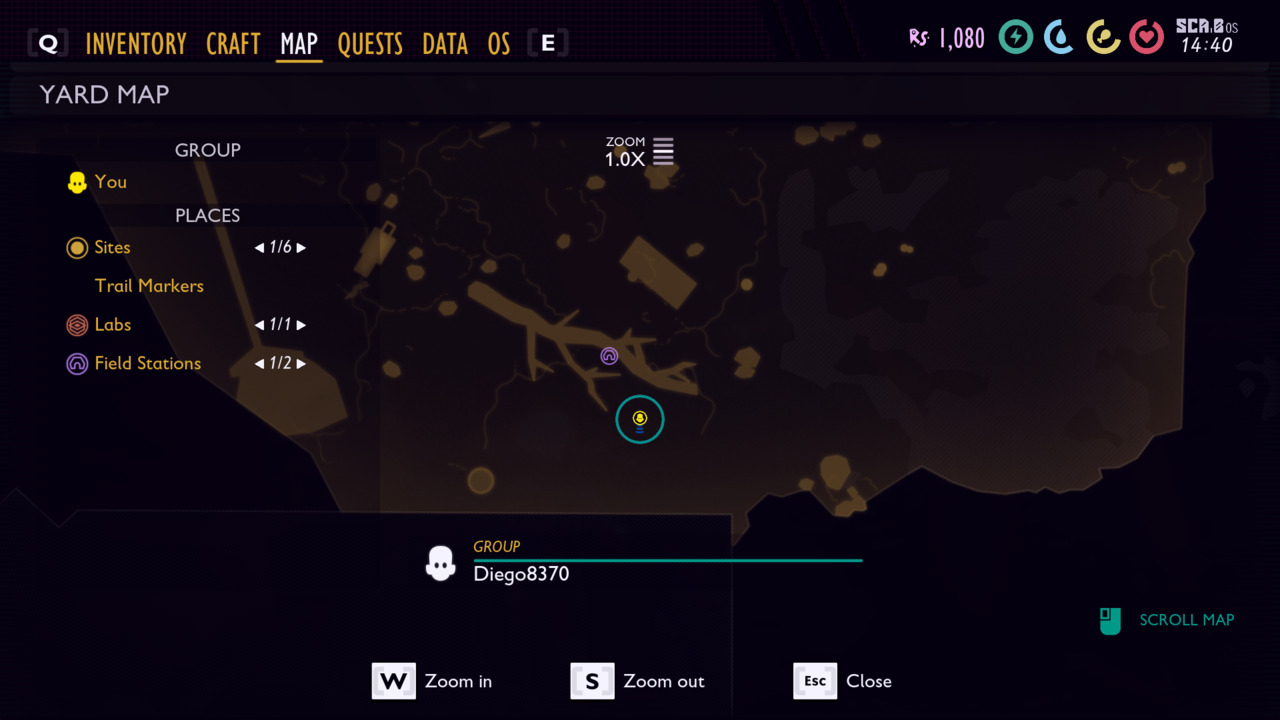Select the field station marker on the map

pos(609,356)
